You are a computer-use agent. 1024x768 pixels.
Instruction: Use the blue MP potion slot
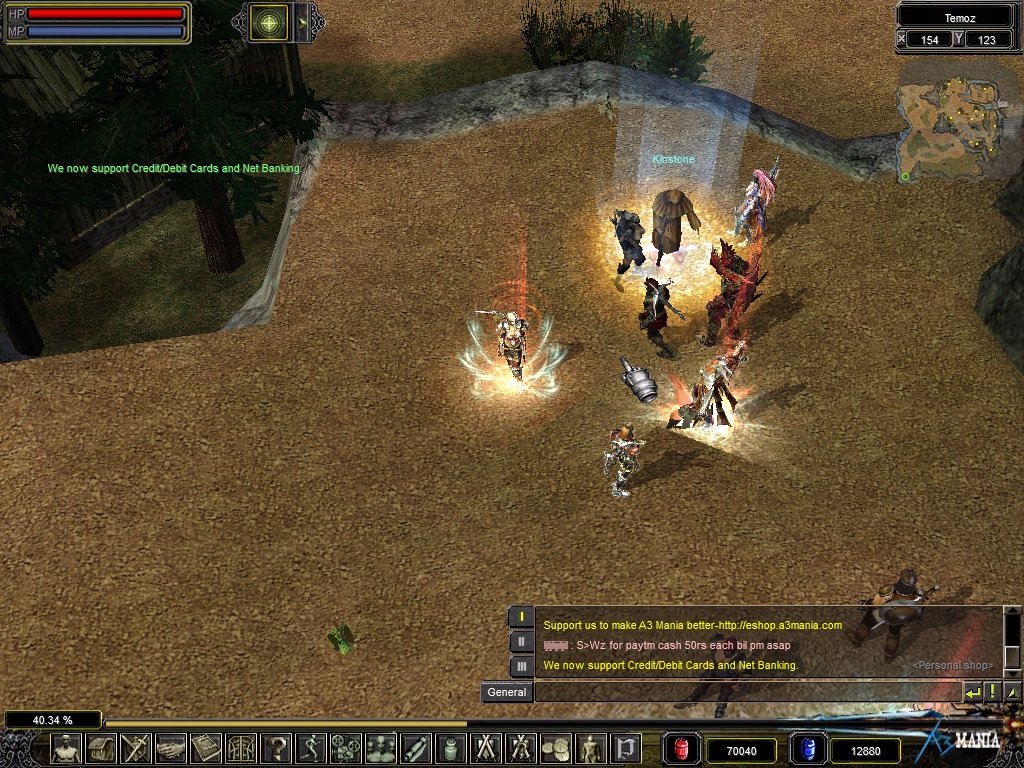click(807, 749)
